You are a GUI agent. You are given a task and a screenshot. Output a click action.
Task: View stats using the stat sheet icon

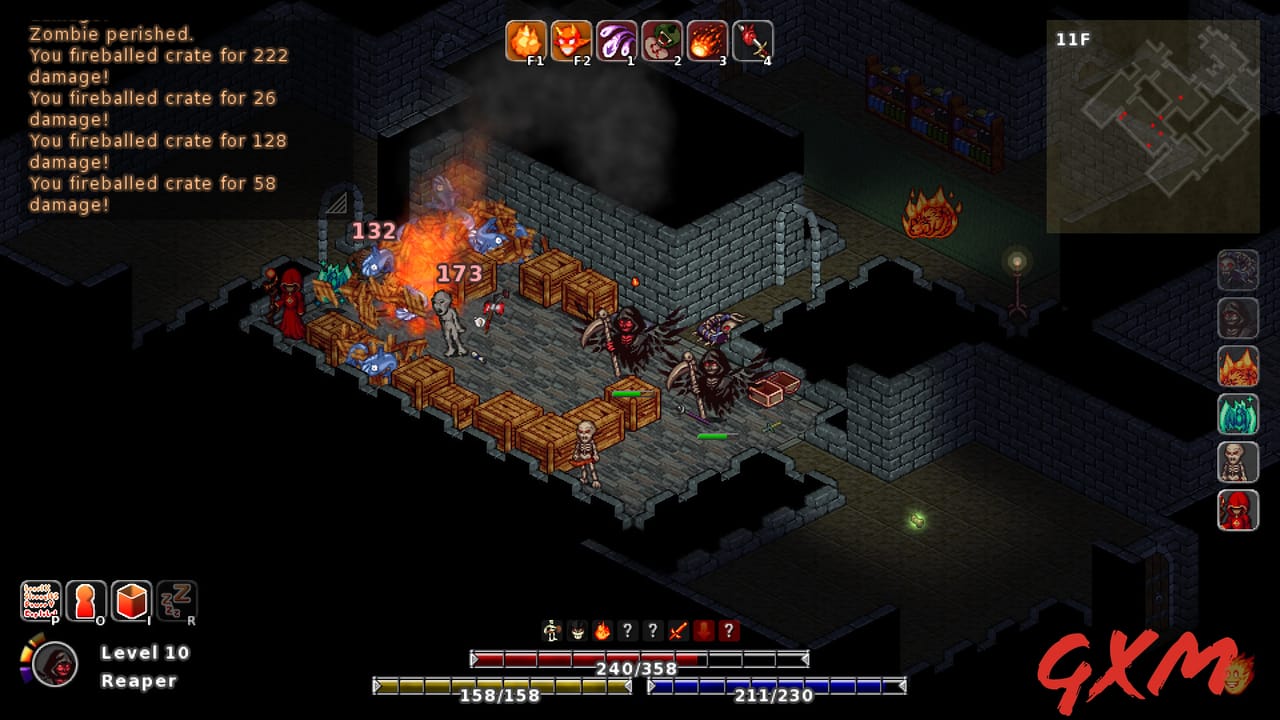pyautogui.click(x=43, y=600)
